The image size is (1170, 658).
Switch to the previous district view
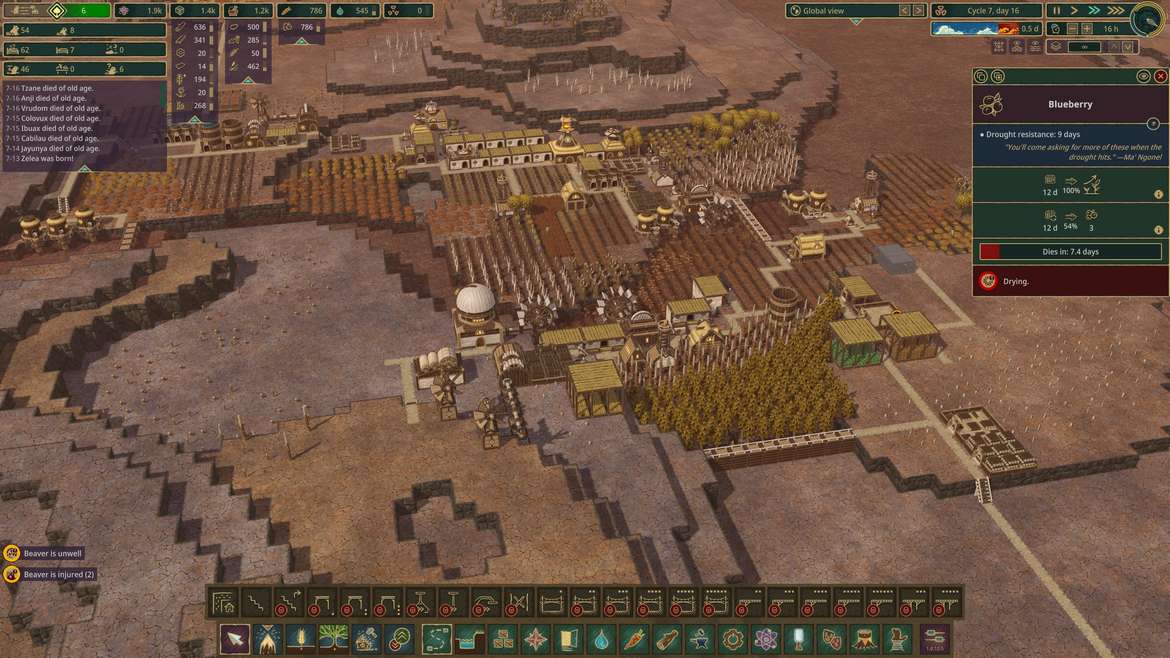[x=904, y=10]
